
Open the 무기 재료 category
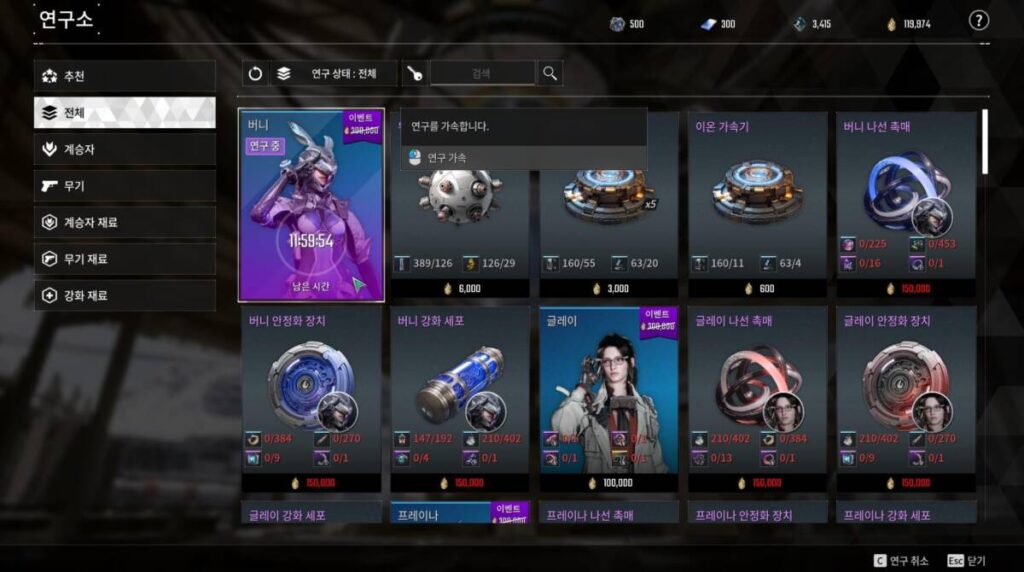[124, 259]
